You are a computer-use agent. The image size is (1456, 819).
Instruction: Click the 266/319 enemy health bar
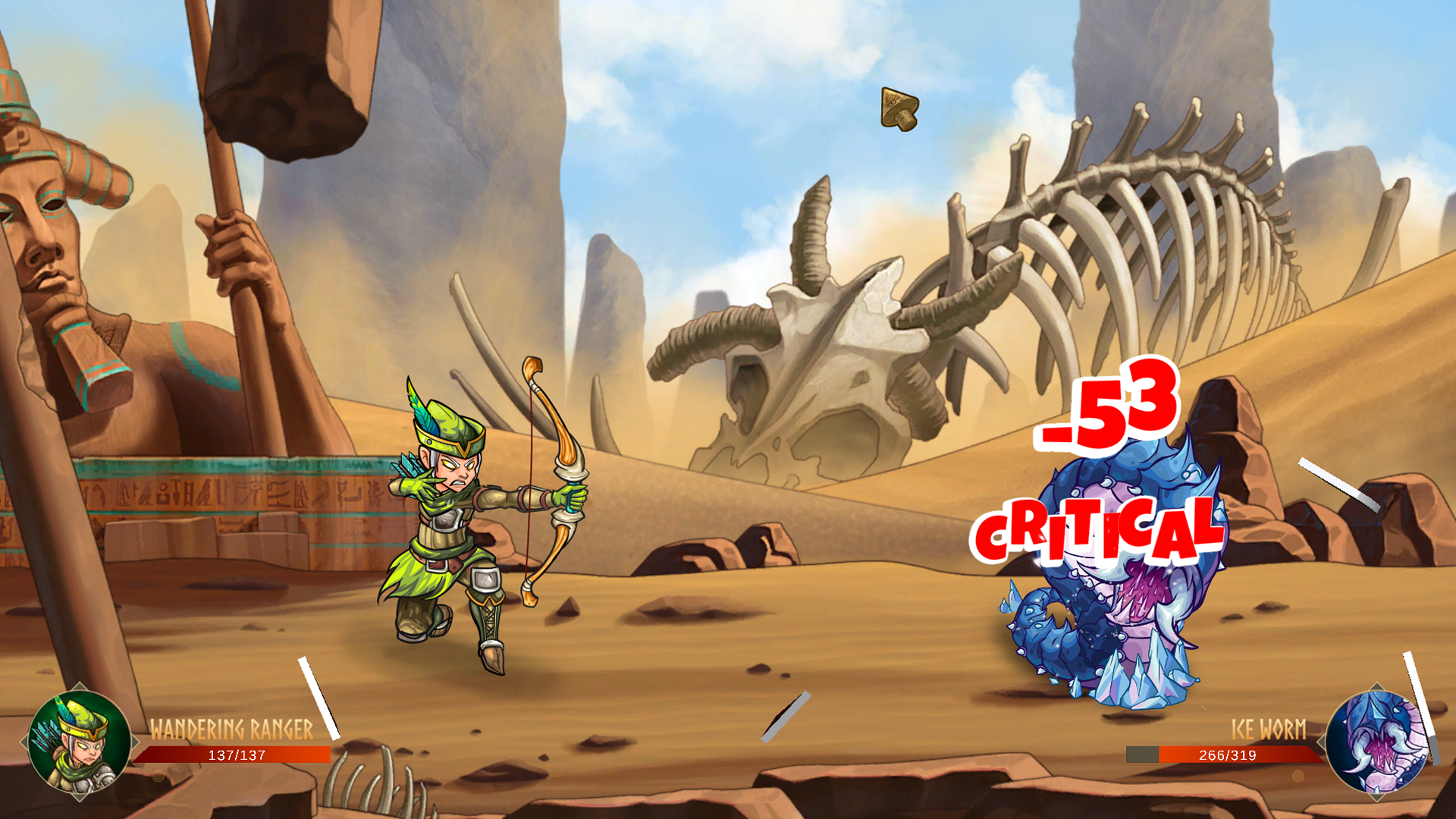point(1226,755)
